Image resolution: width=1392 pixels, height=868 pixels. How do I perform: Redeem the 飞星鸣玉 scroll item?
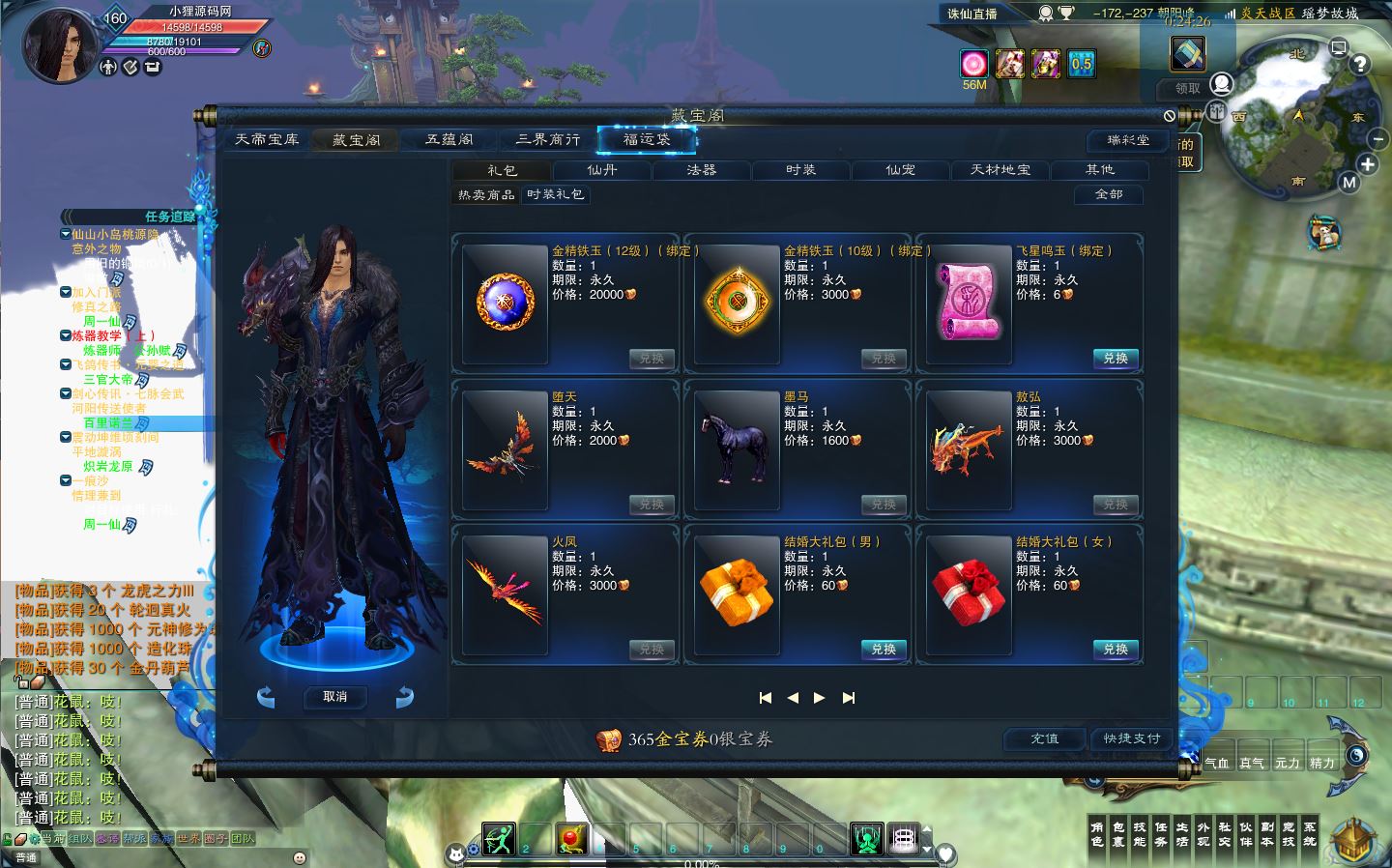(x=1116, y=359)
